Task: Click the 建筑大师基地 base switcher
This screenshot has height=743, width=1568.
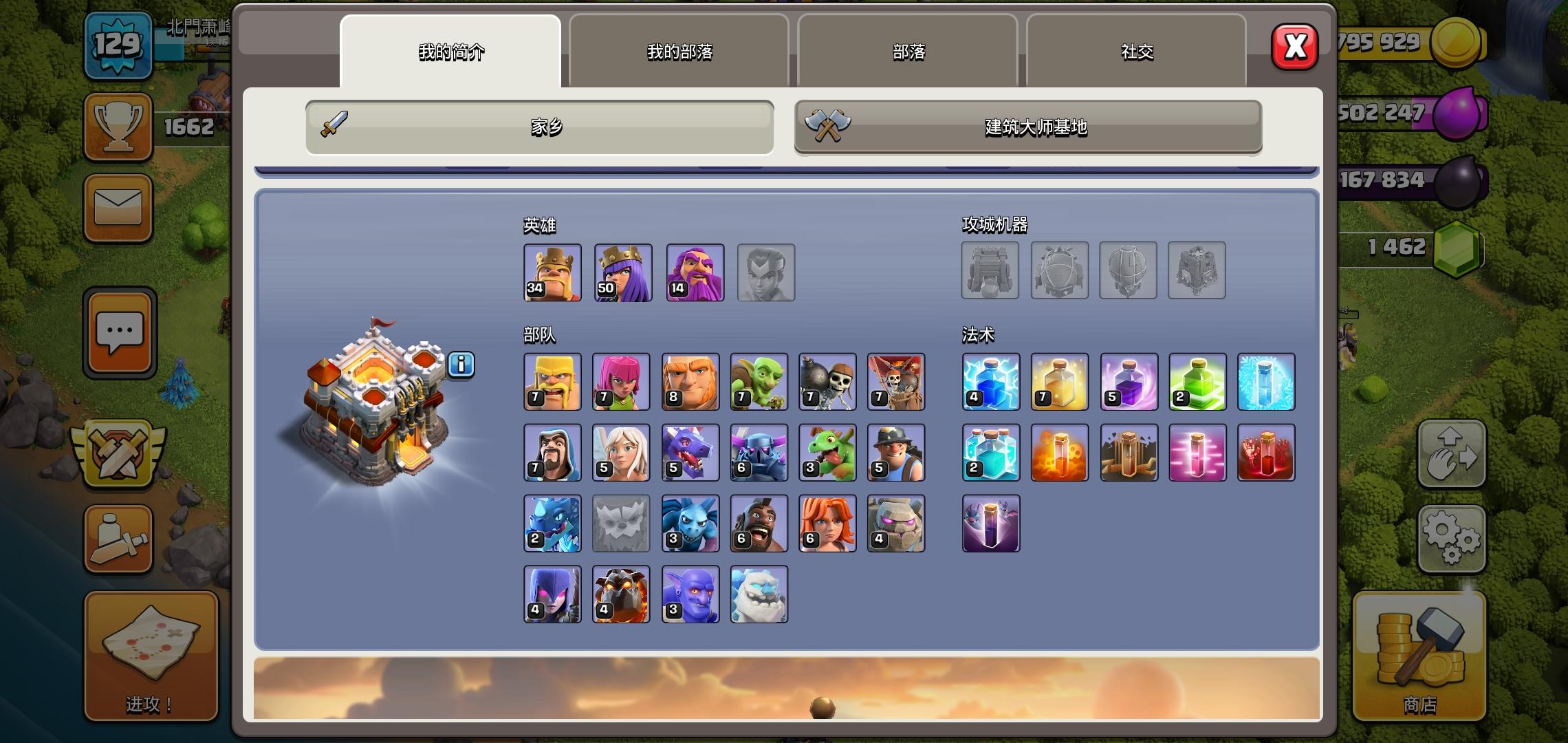Action: (1027, 127)
